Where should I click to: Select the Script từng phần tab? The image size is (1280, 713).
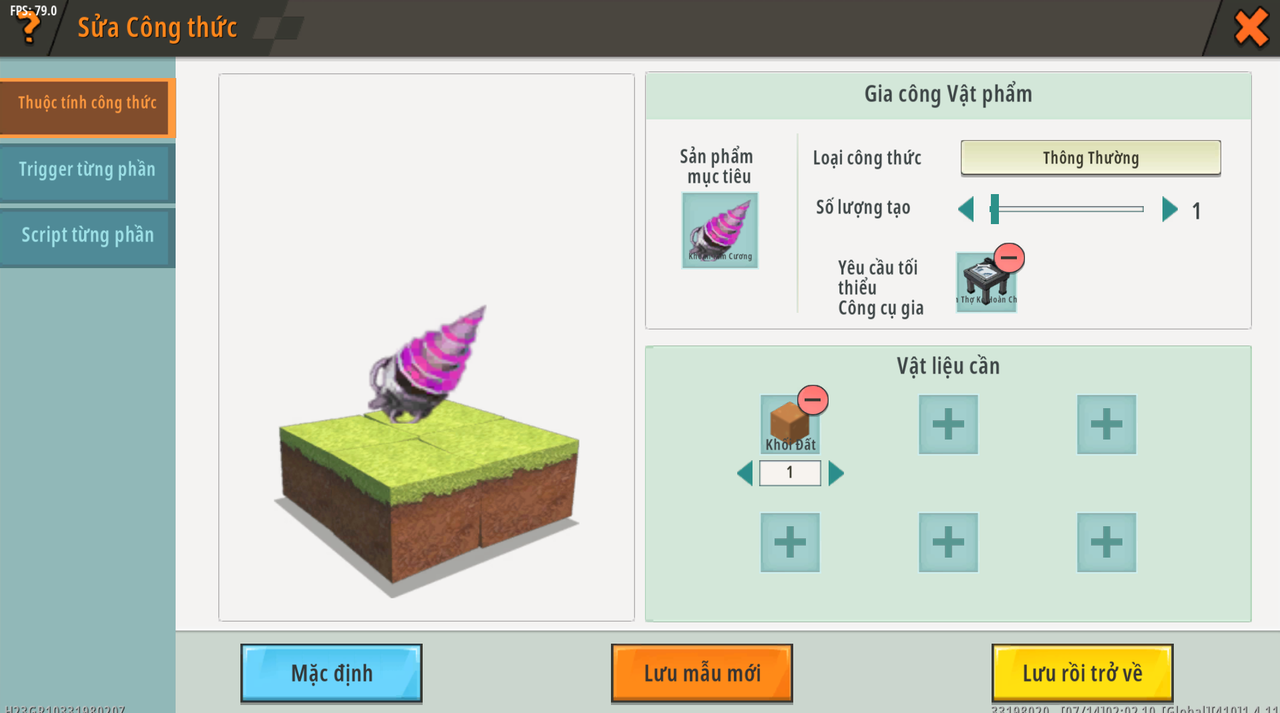87,236
